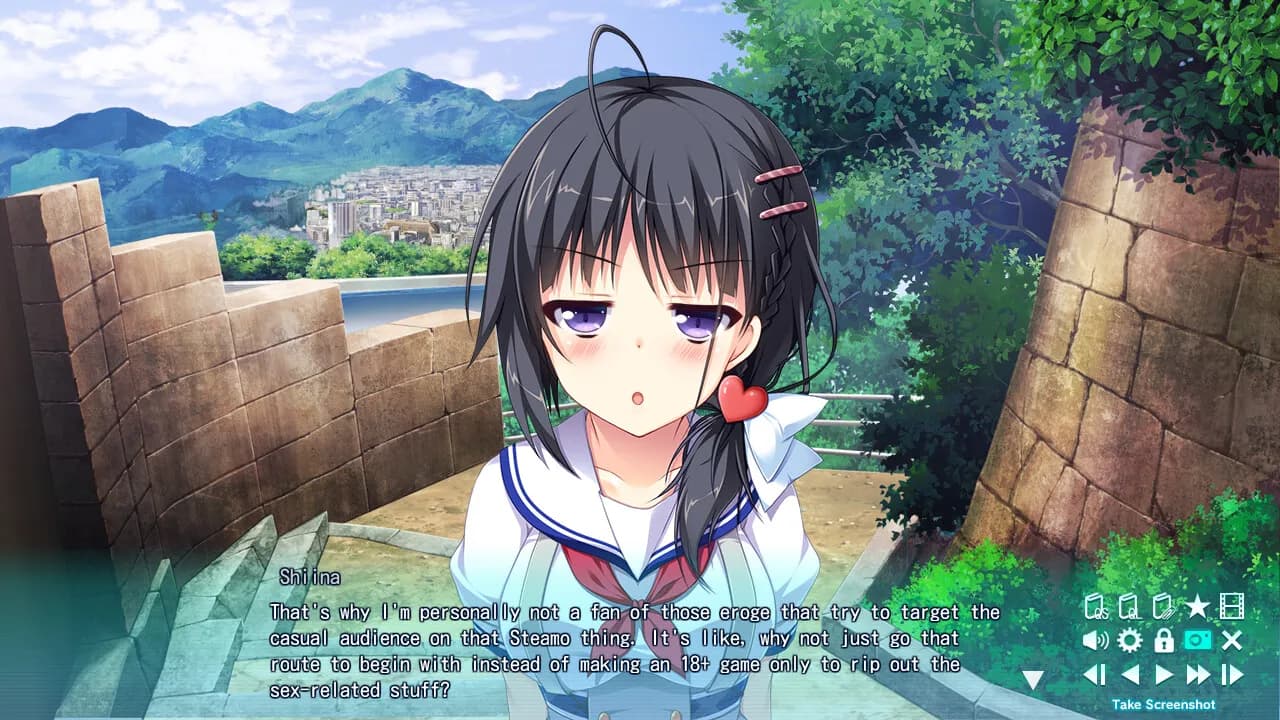Click the step-forward playback control
1280x720 pixels.
1234,674
